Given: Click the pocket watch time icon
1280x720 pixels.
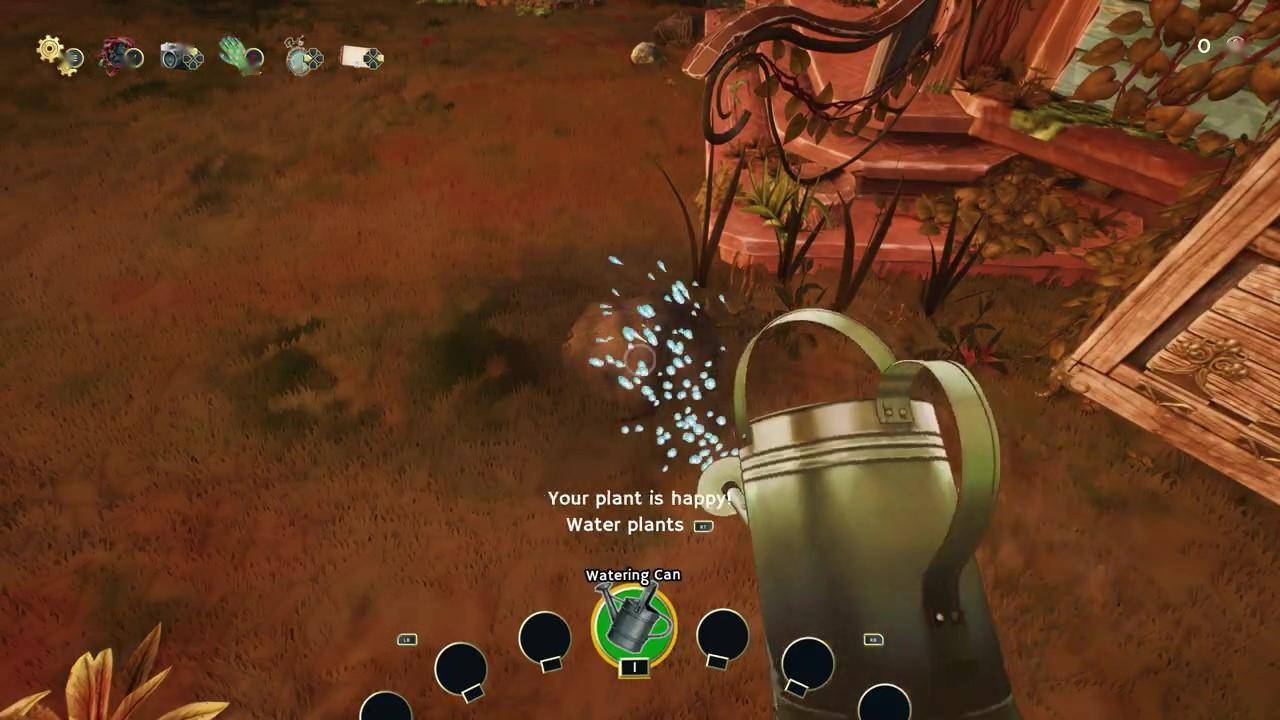Looking at the screenshot, I should click(299, 57).
